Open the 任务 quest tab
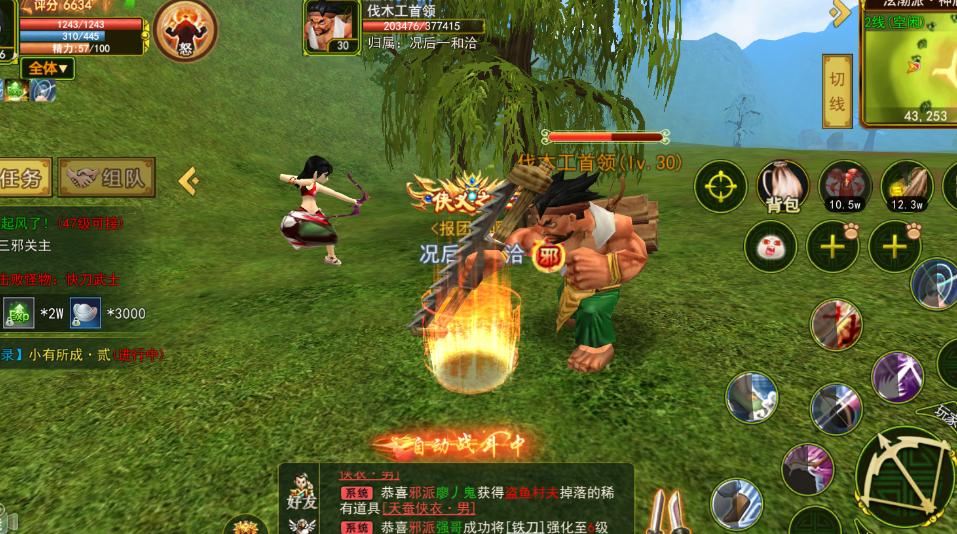The image size is (957, 534). tap(24, 179)
